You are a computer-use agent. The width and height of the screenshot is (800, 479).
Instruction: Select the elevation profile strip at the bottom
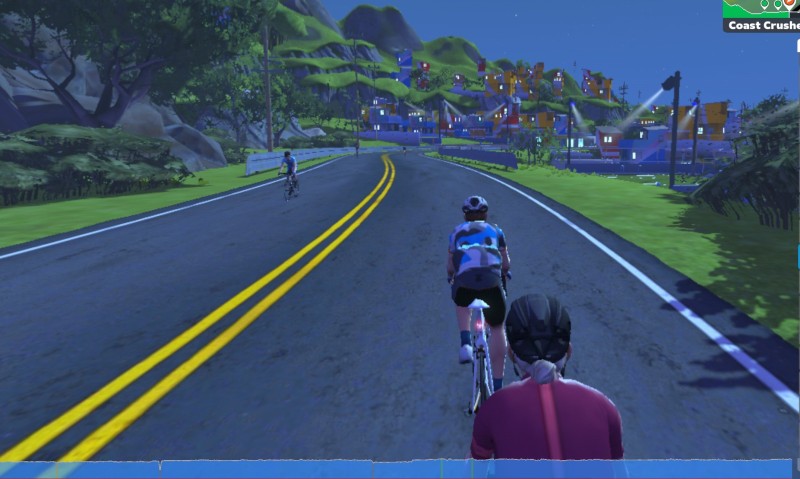pos(400,469)
